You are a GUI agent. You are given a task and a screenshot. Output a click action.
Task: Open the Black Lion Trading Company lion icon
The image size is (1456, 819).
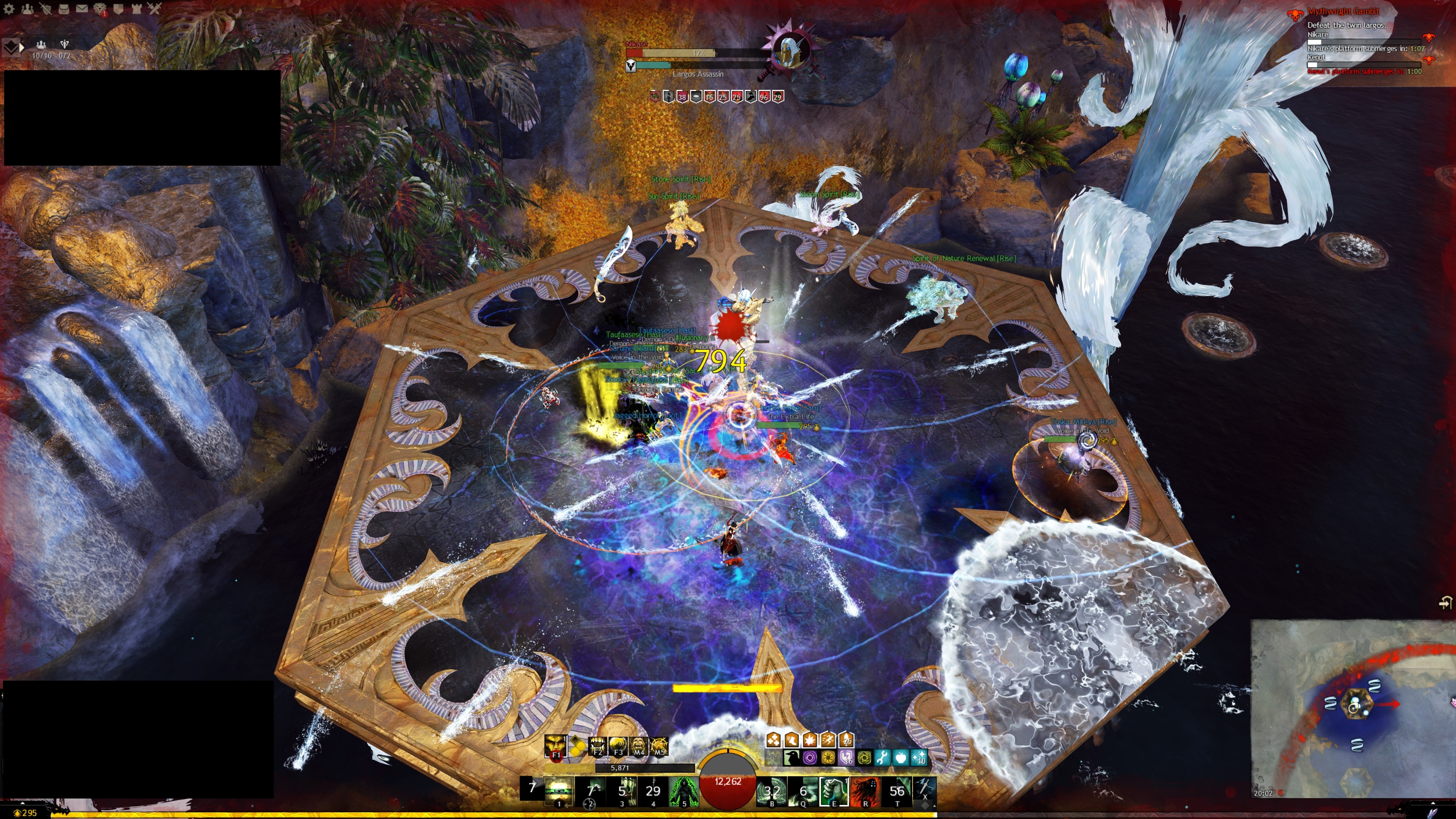100,8
